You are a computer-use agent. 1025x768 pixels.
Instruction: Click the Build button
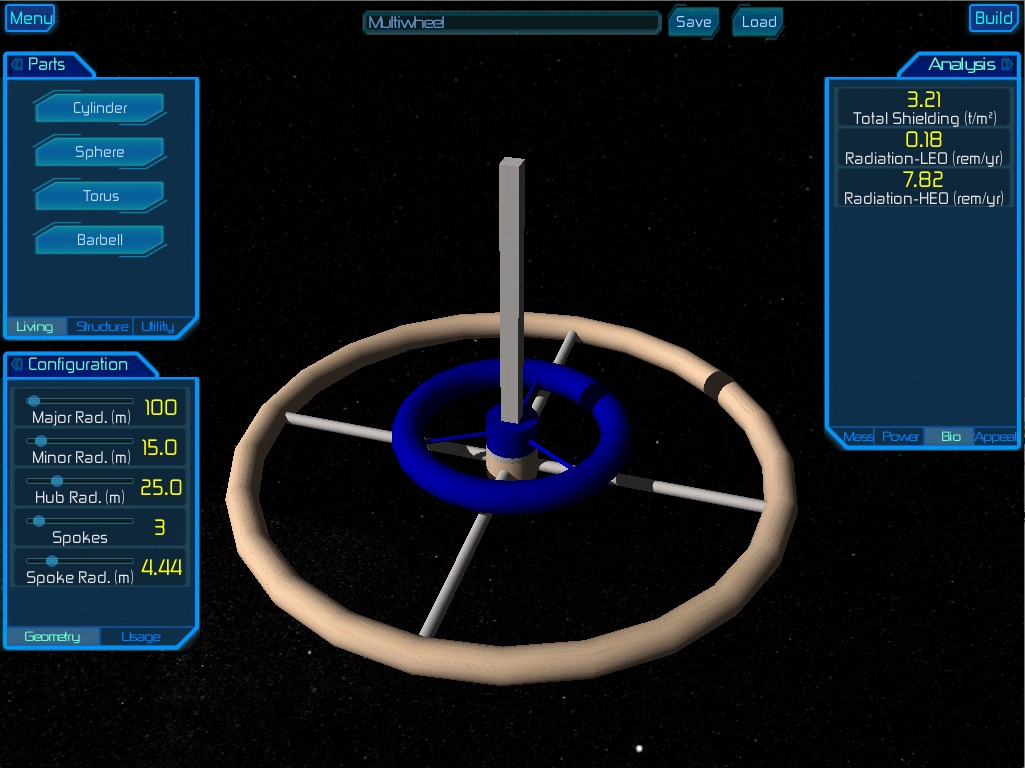pyautogui.click(x=993, y=18)
